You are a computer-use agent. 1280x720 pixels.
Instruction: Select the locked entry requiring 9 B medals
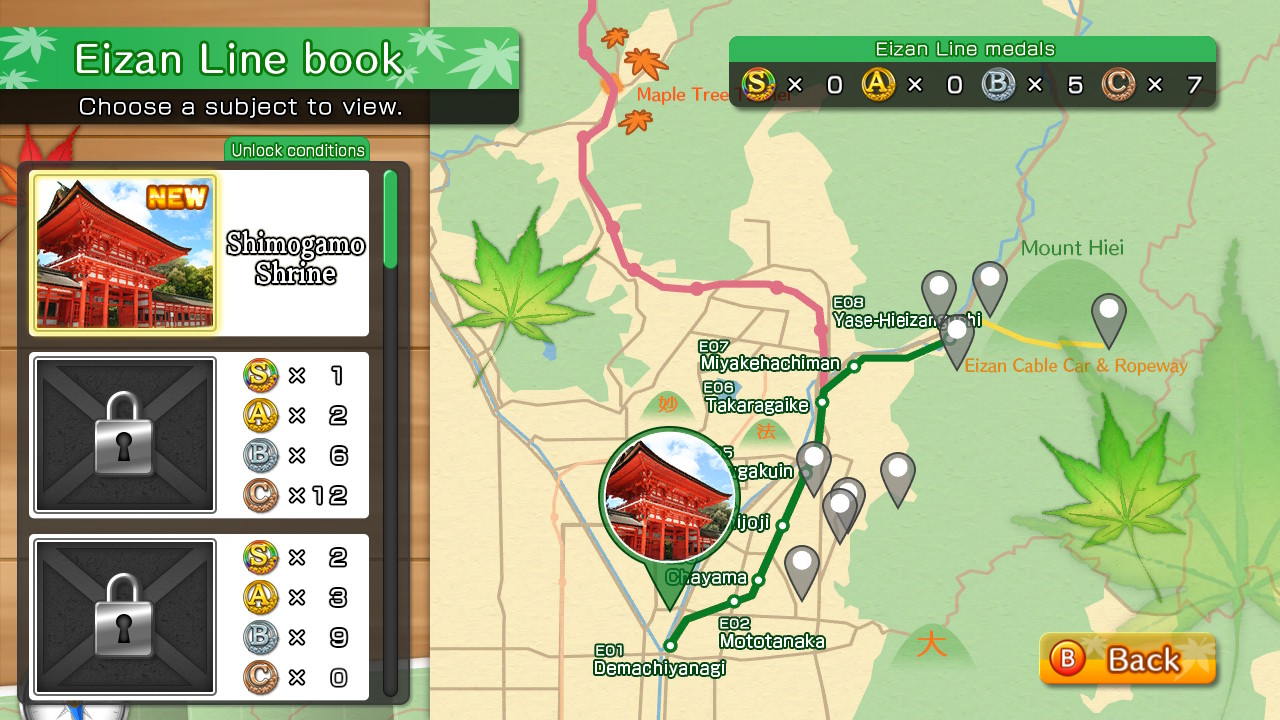(x=200, y=617)
